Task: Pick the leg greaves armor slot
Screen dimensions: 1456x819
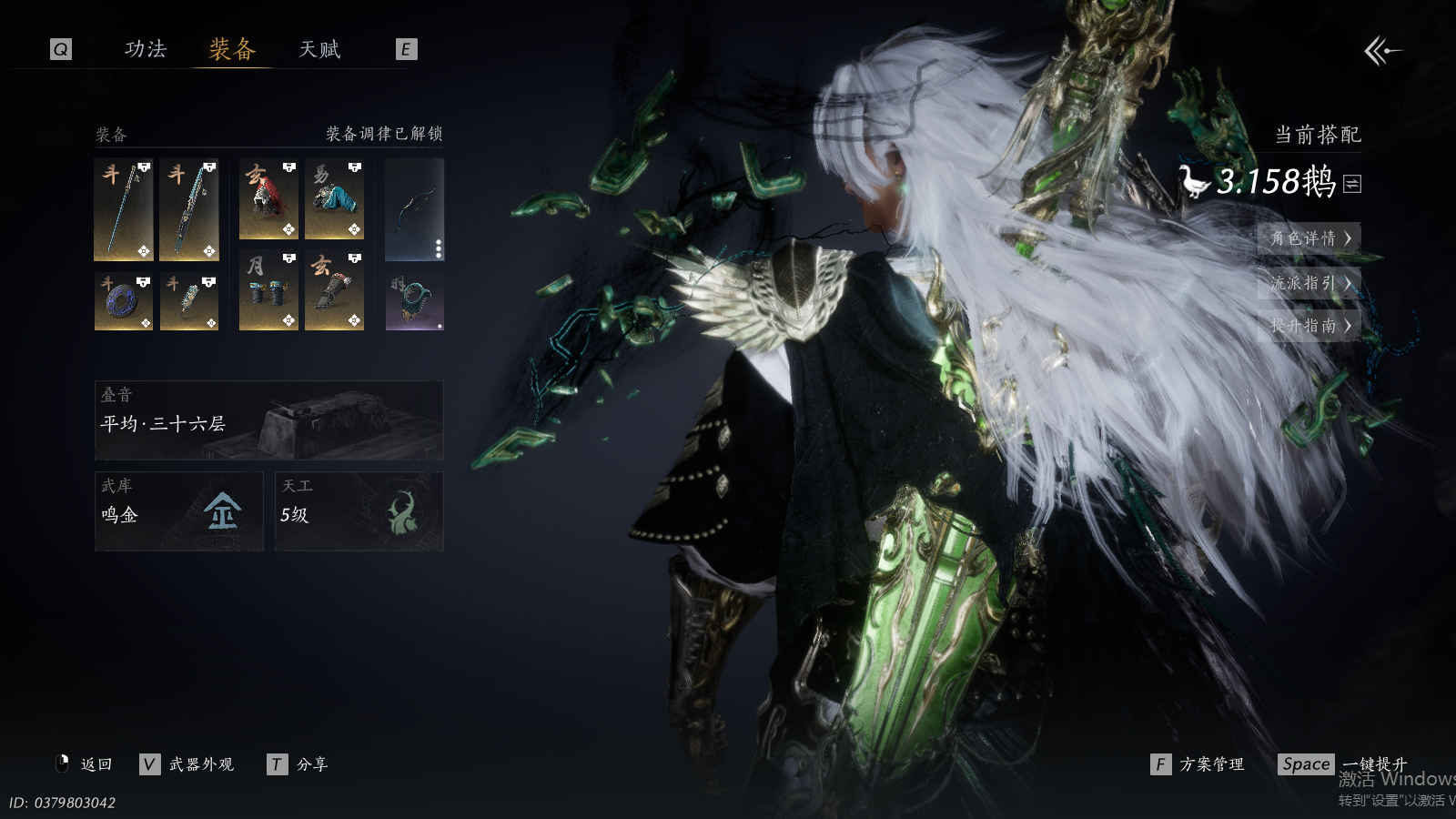Action: pyautogui.click(x=334, y=290)
